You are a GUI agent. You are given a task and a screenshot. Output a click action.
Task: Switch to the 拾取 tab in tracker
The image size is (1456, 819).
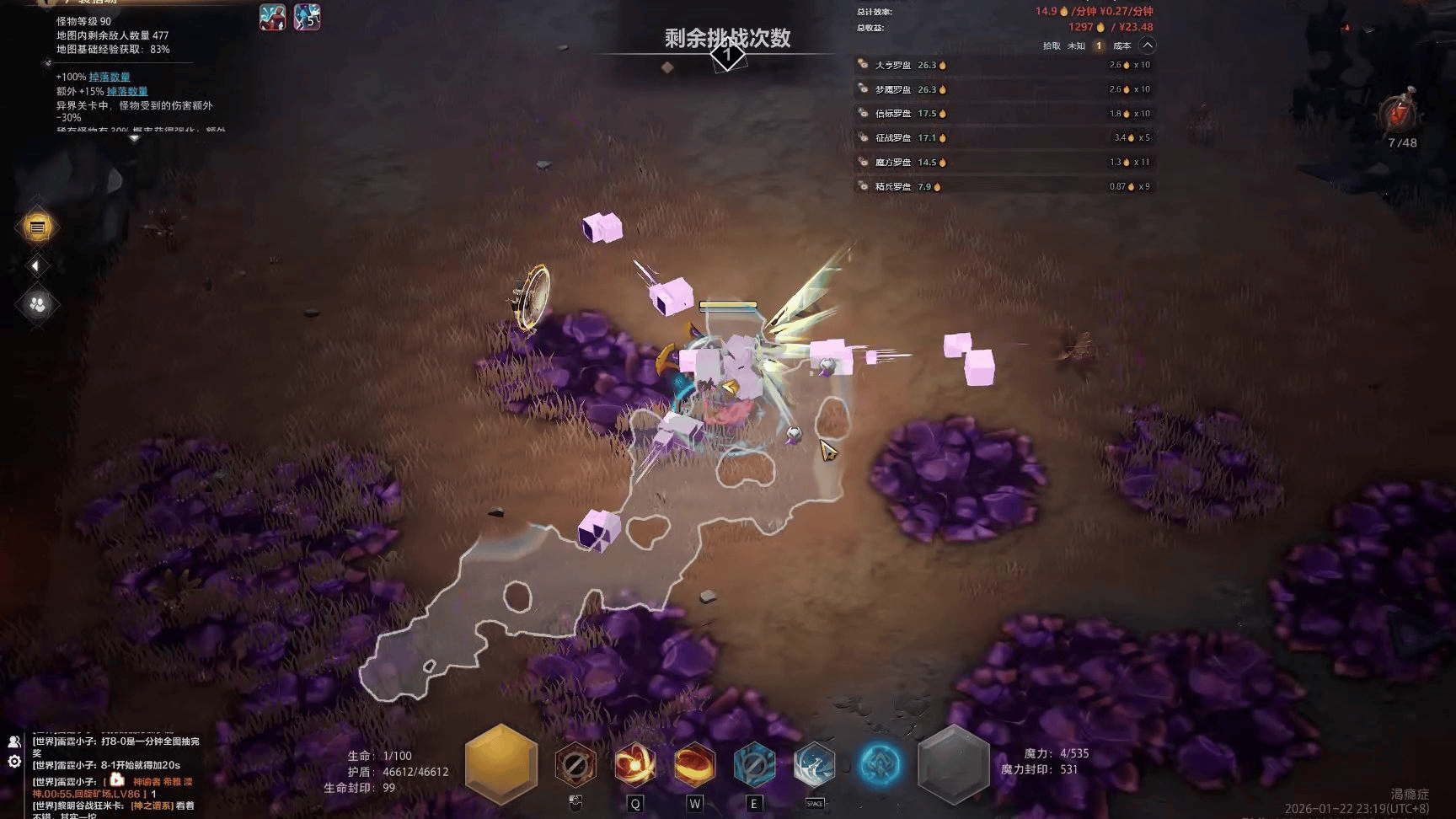[1052, 46]
